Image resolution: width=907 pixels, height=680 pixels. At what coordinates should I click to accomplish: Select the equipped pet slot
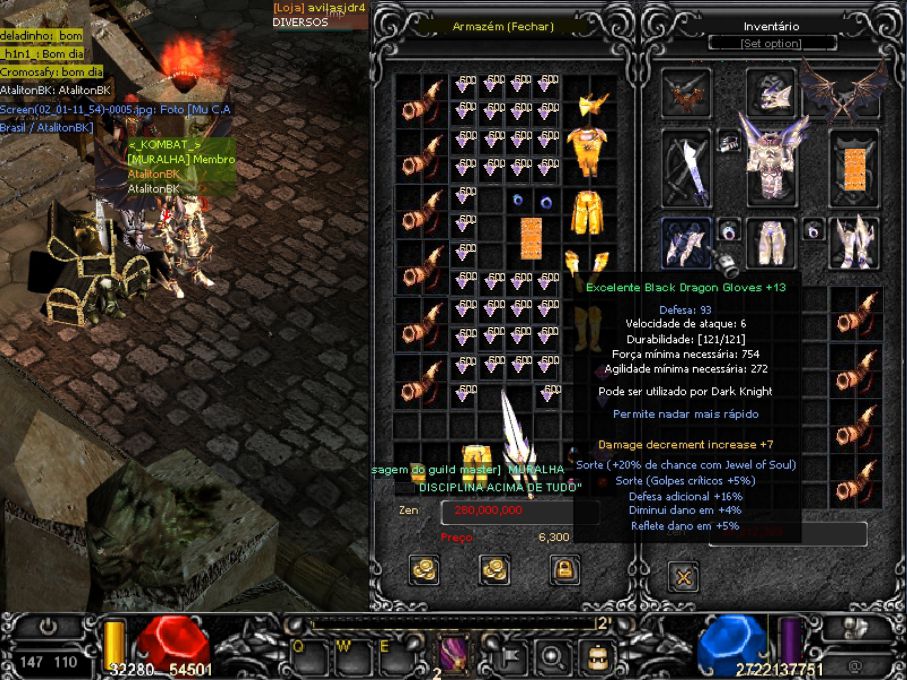tap(686, 94)
